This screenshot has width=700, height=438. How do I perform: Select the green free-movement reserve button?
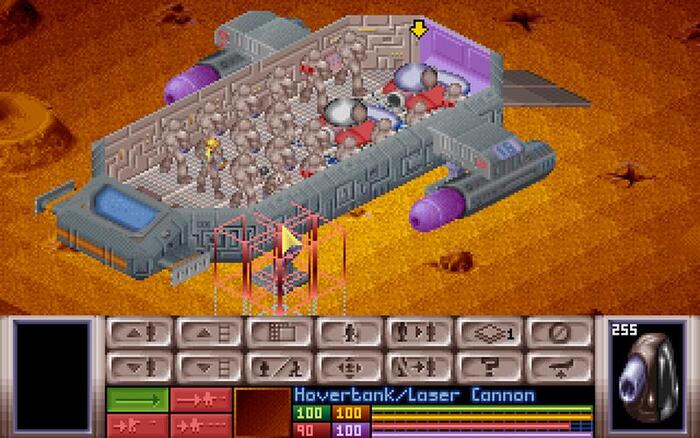tap(137, 399)
